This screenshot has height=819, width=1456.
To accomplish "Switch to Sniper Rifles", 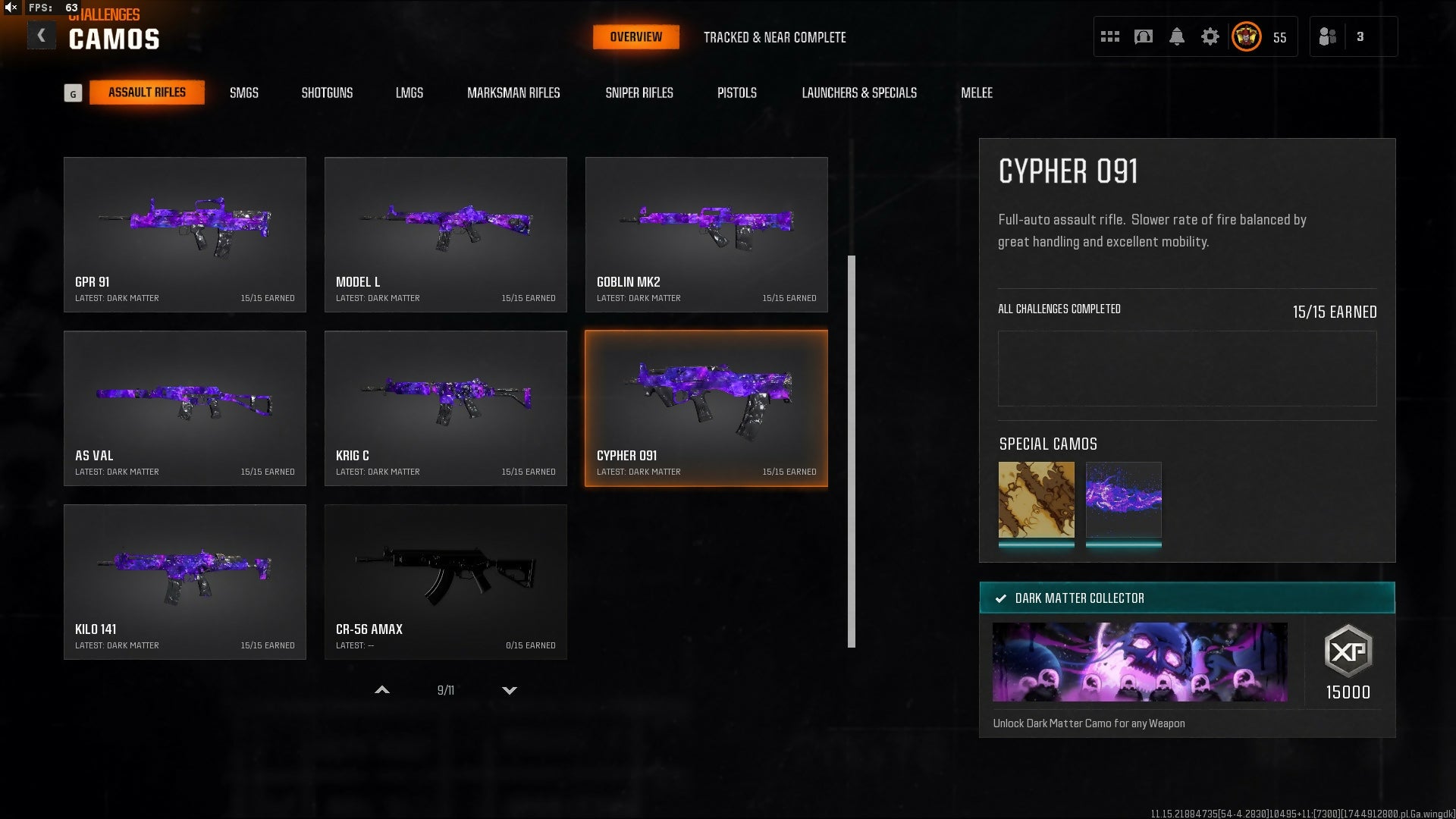I will [639, 93].
